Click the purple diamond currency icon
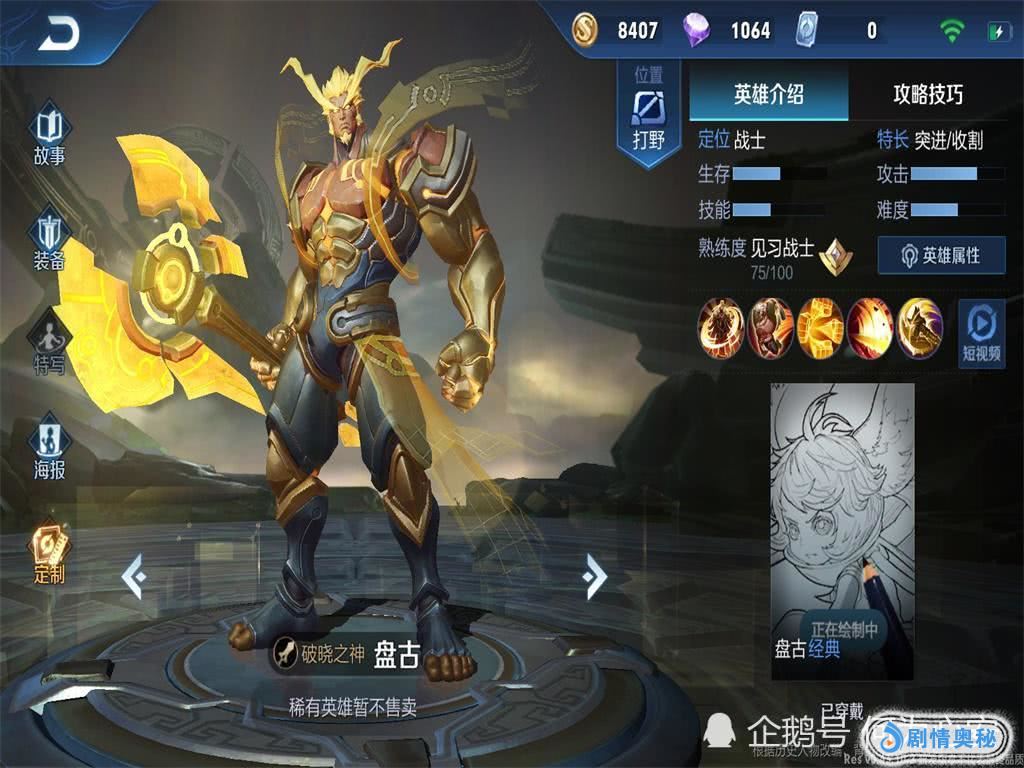The width and height of the screenshot is (1024, 768). [696, 30]
